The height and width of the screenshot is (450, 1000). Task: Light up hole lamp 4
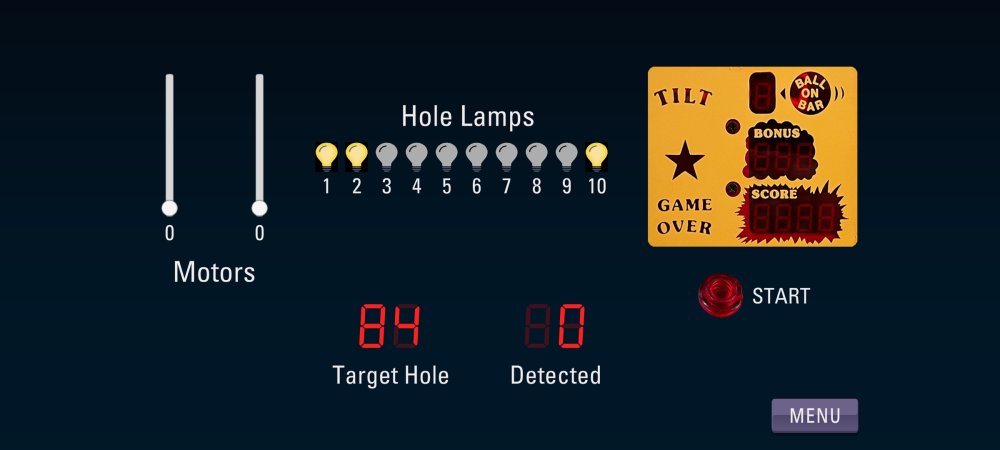(416, 156)
